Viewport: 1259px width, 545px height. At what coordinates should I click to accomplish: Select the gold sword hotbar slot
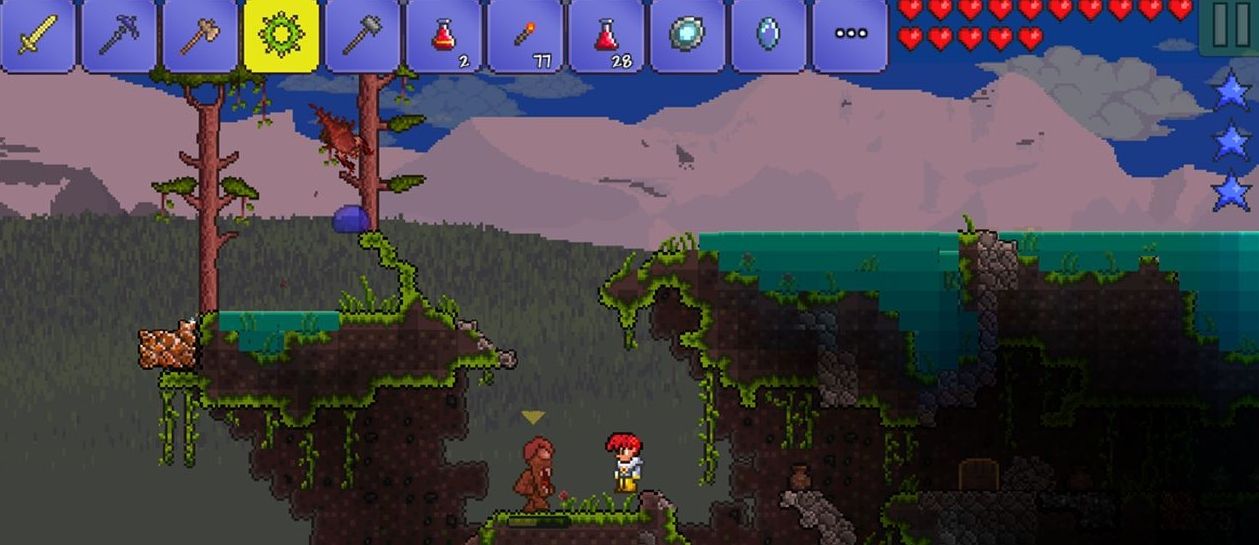[x=37, y=35]
